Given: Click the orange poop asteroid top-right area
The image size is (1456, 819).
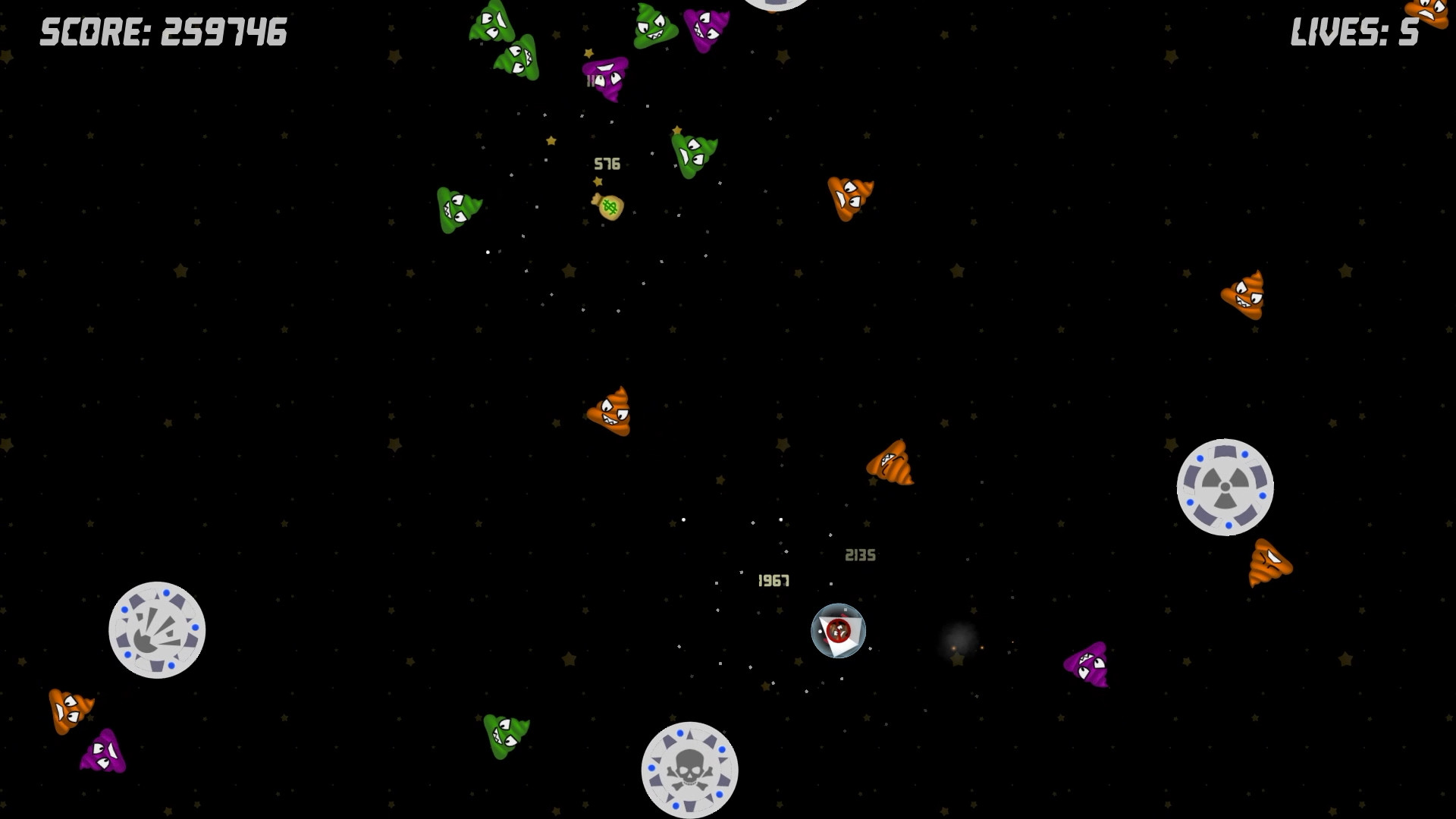Looking at the screenshot, I should tap(851, 197).
